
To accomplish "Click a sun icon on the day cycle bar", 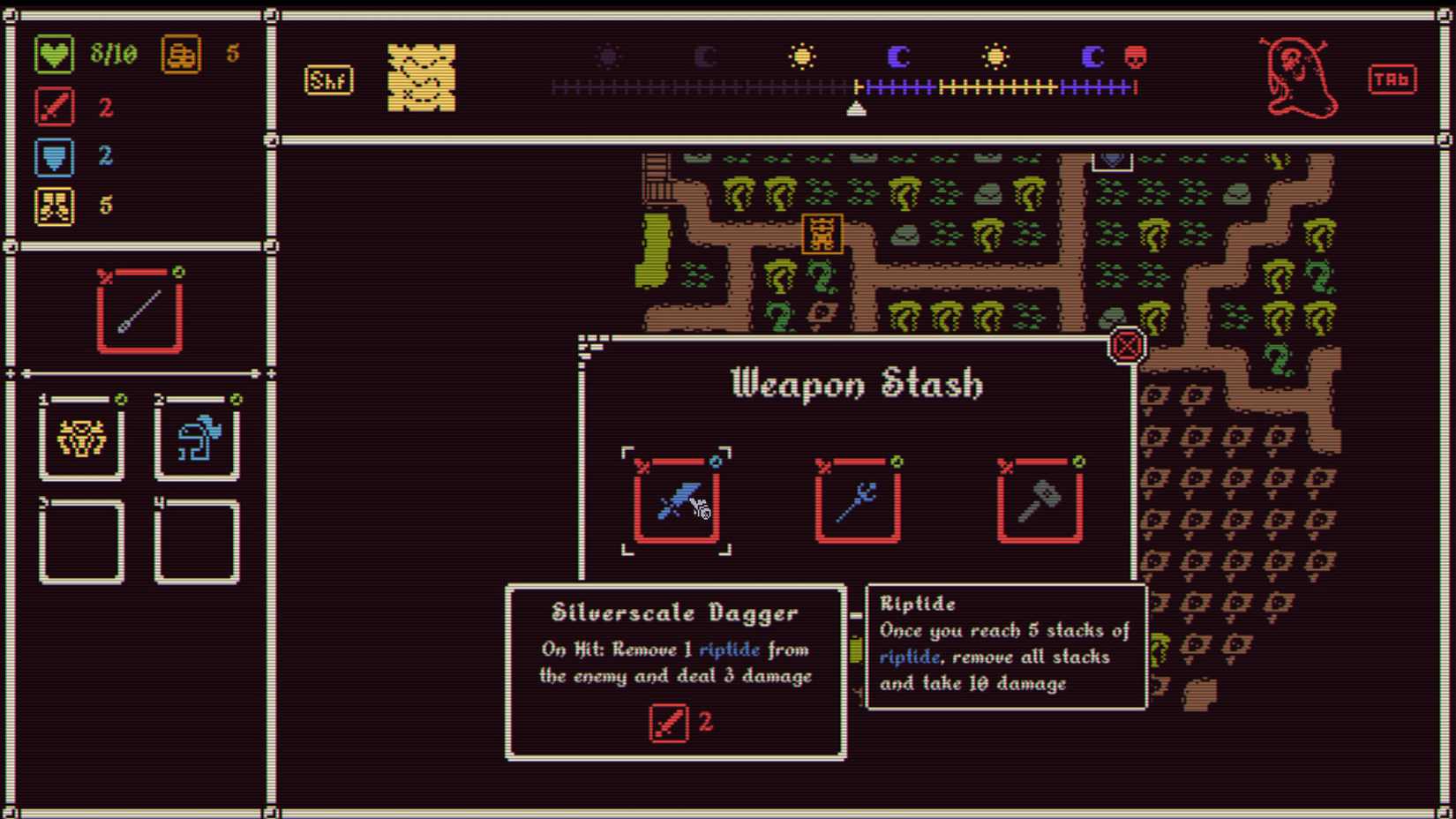I will (x=803, y=56).
